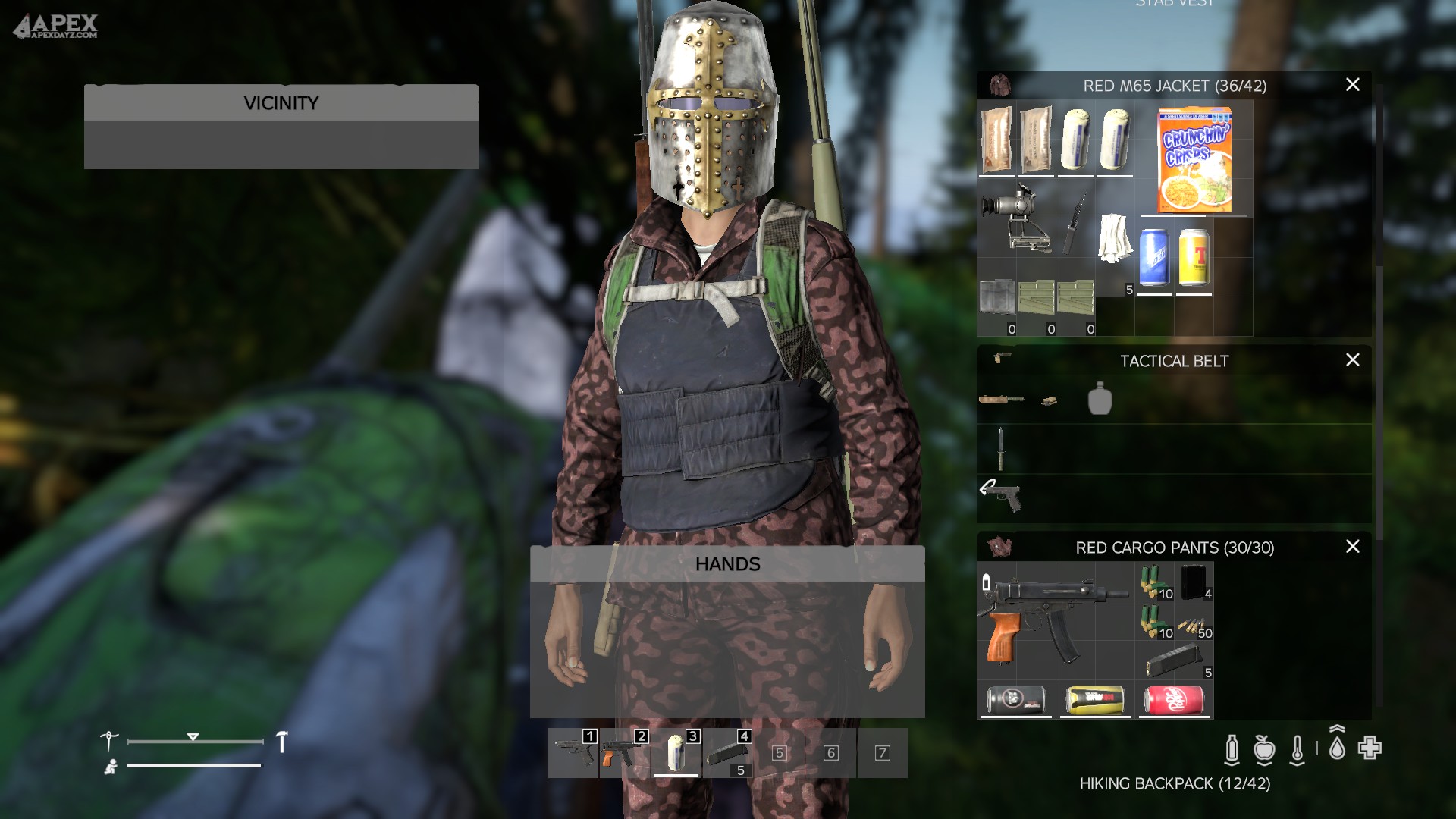
Task: Collapse the RED CARGO PANTS panel
Action: coord(1175,548)
